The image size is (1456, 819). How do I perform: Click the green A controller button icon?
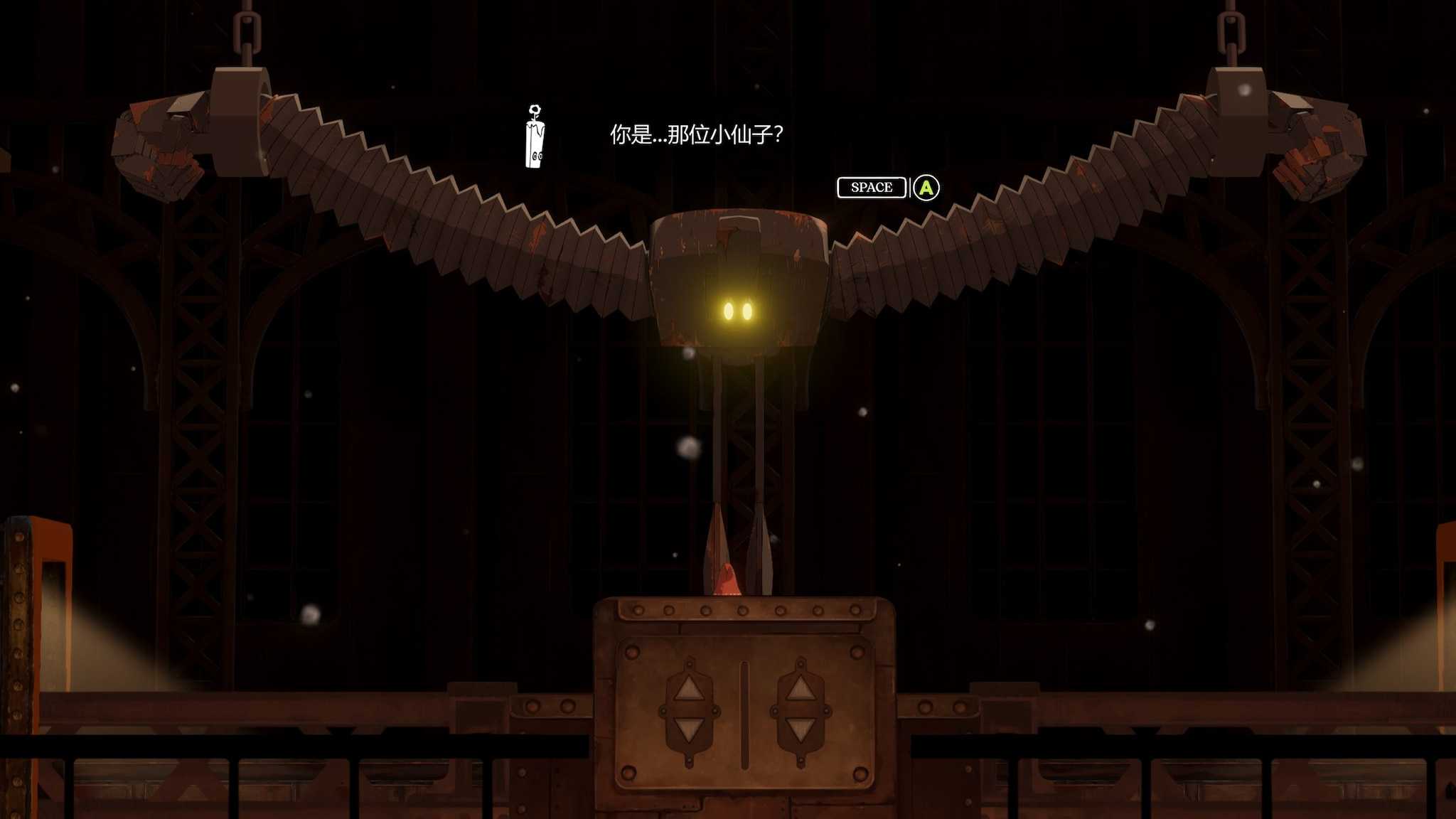[926, 188]
